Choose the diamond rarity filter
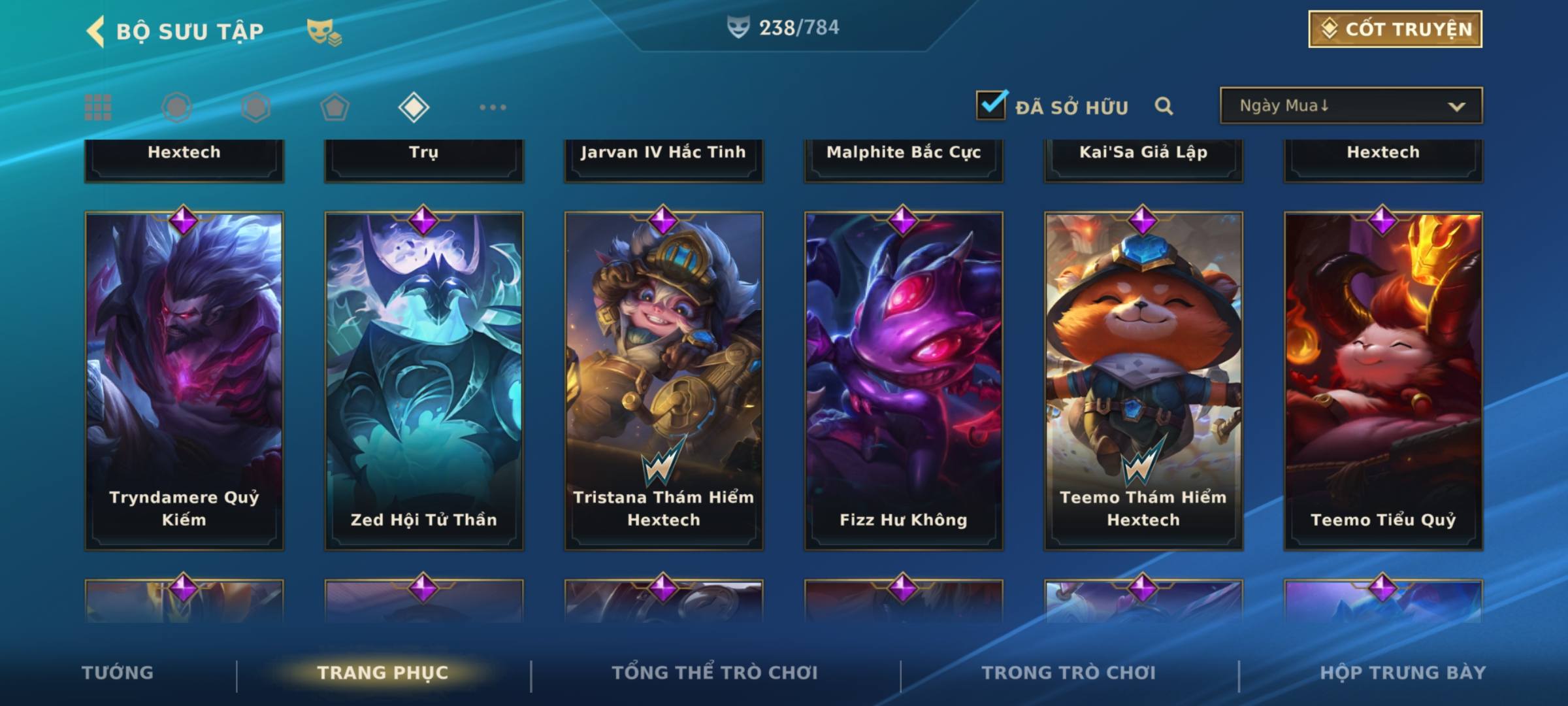The height and width of the screenshot is (706, 1568). tap(414, 107)
